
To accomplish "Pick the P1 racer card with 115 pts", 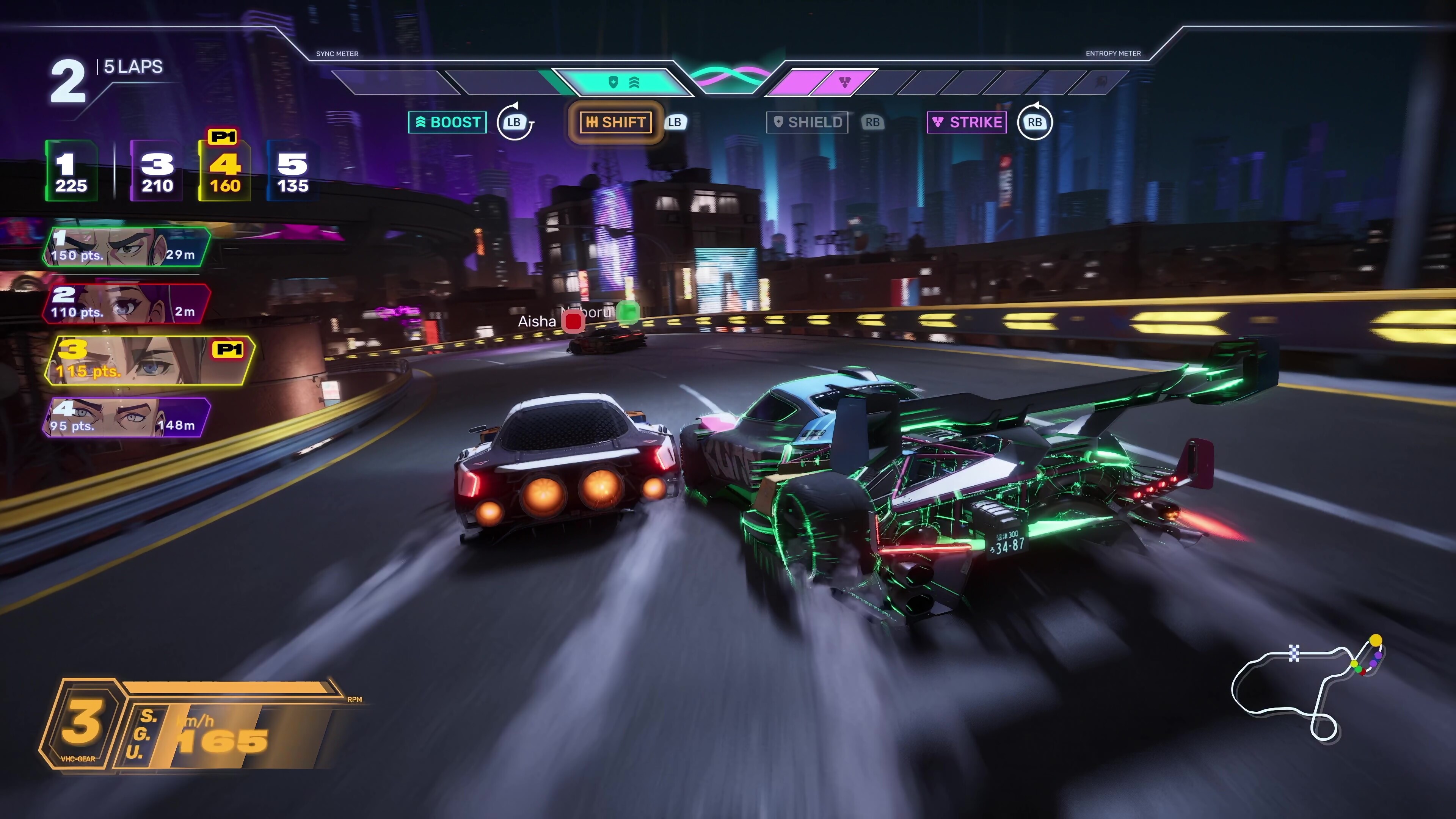I will (149, 361).
